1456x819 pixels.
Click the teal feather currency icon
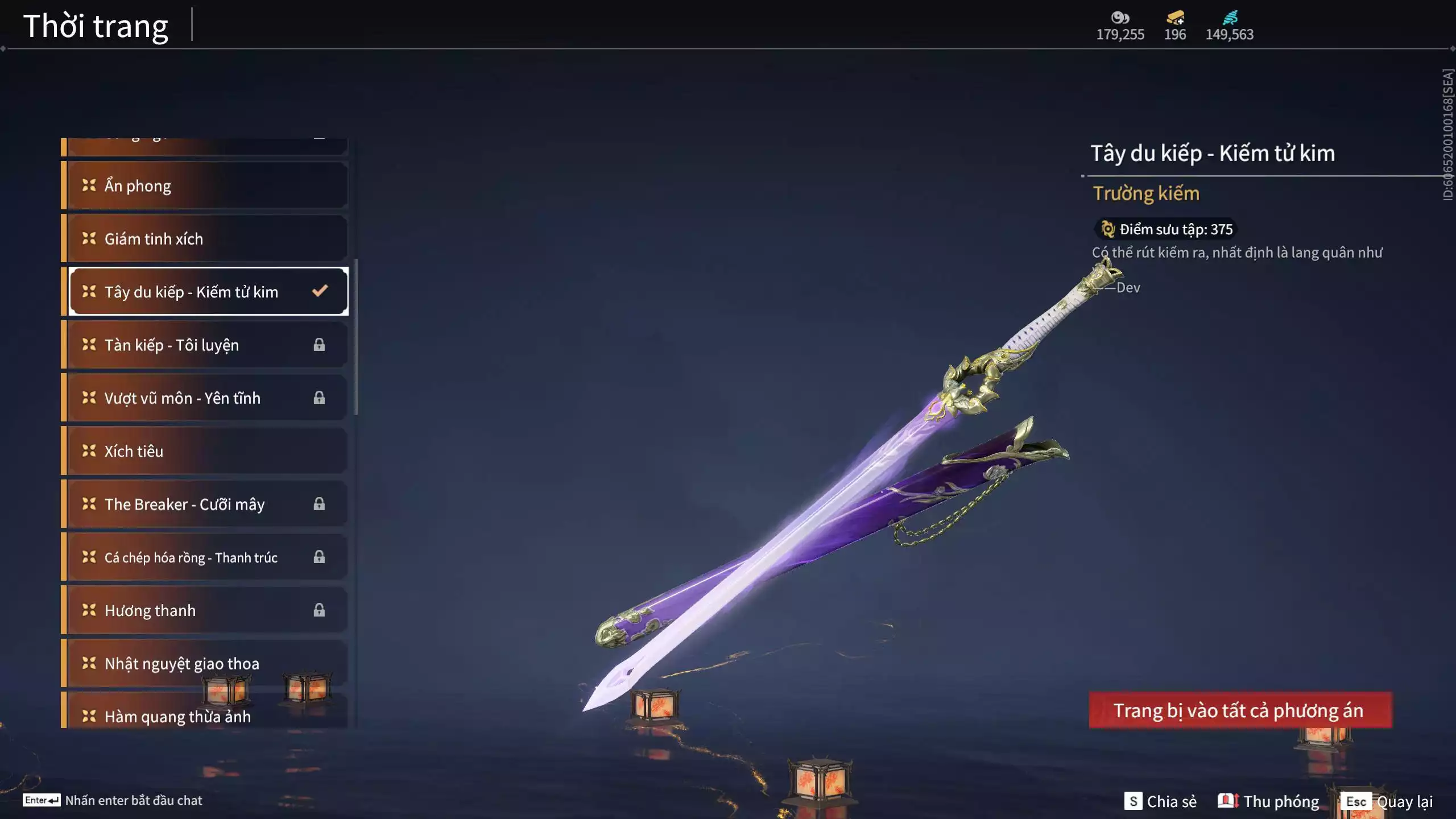[x=1230, y=18]
